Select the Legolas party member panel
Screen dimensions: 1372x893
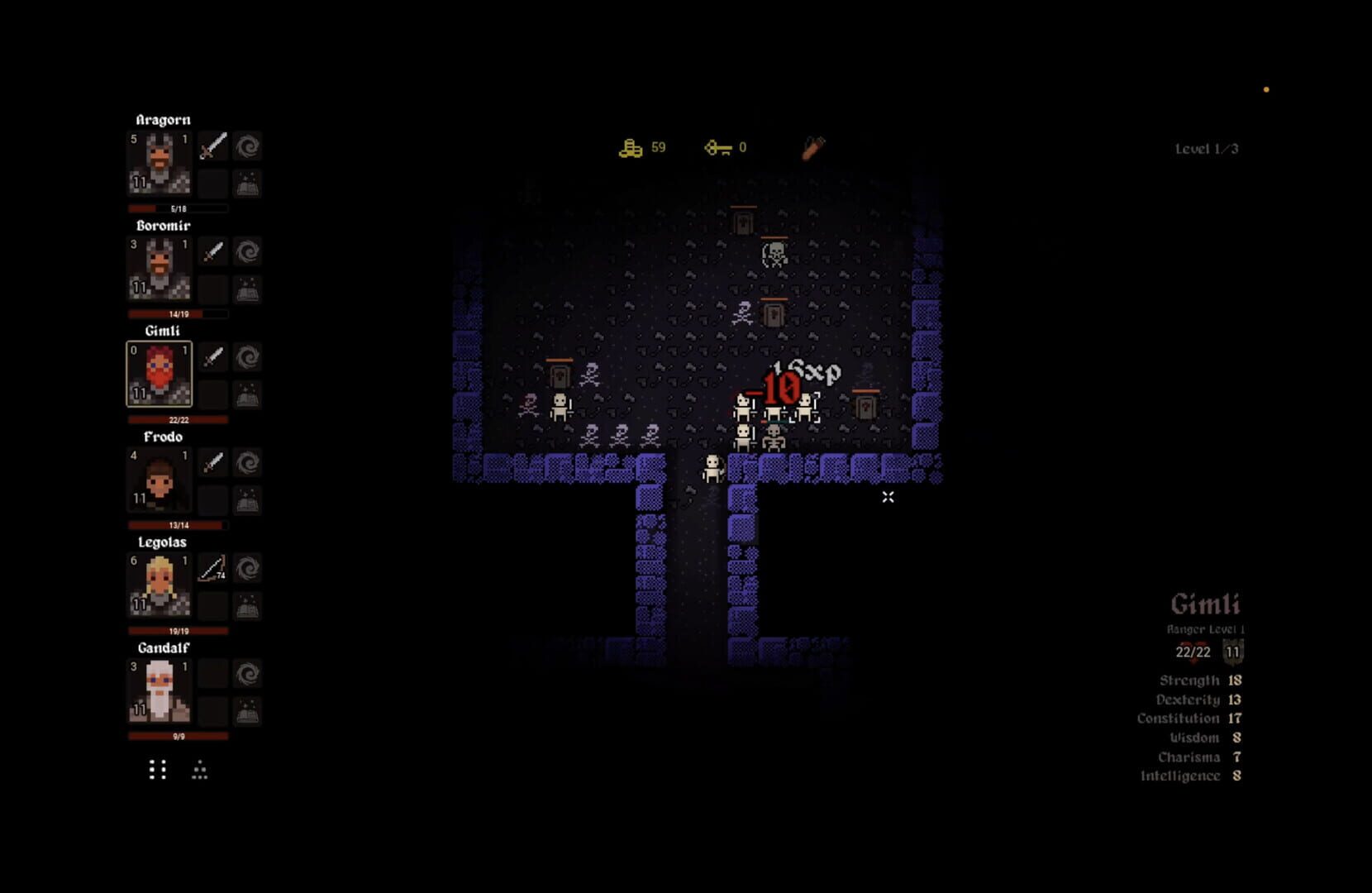(x=160, y=585)
